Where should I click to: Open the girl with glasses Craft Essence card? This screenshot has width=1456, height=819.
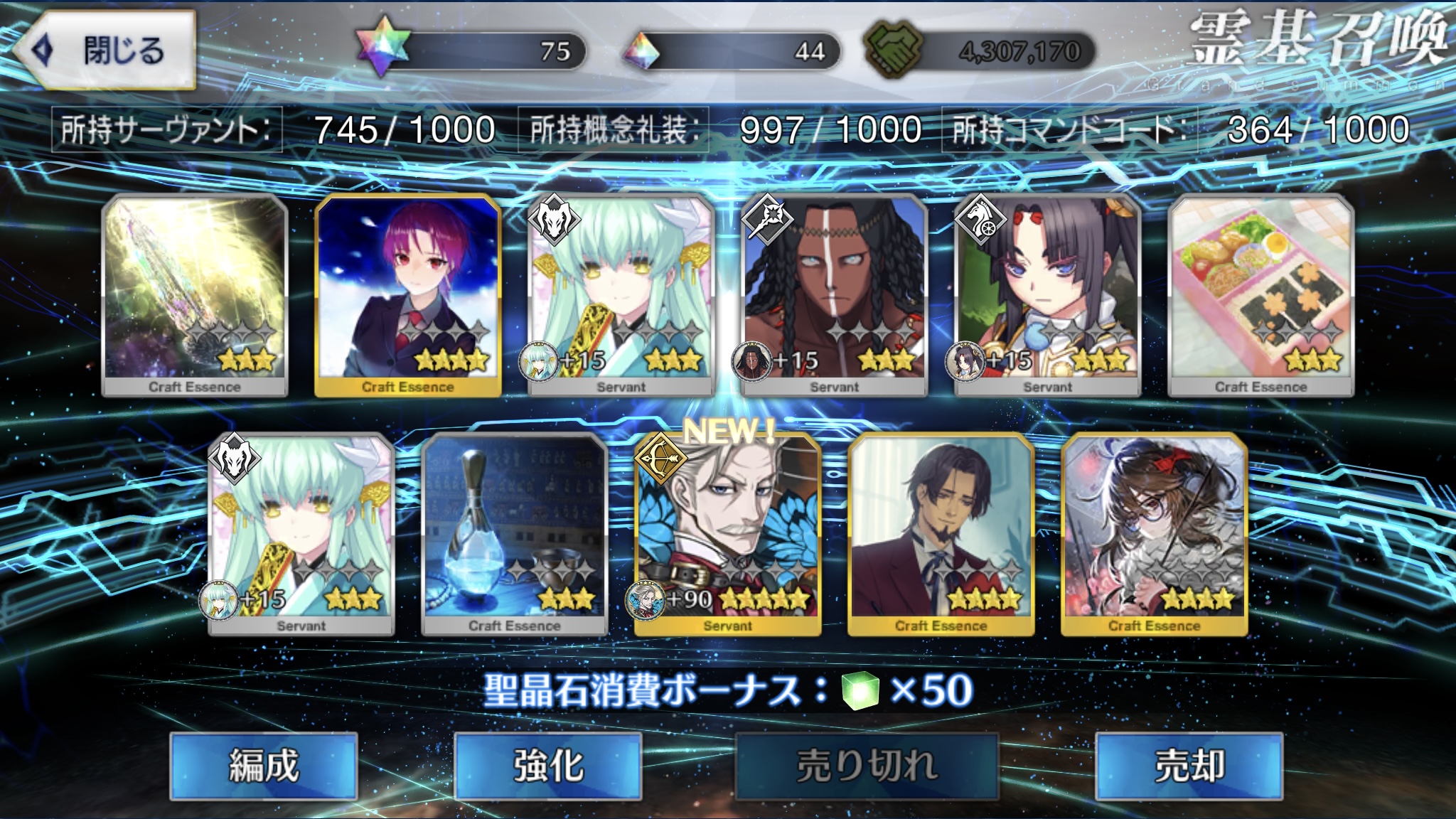1154,533
